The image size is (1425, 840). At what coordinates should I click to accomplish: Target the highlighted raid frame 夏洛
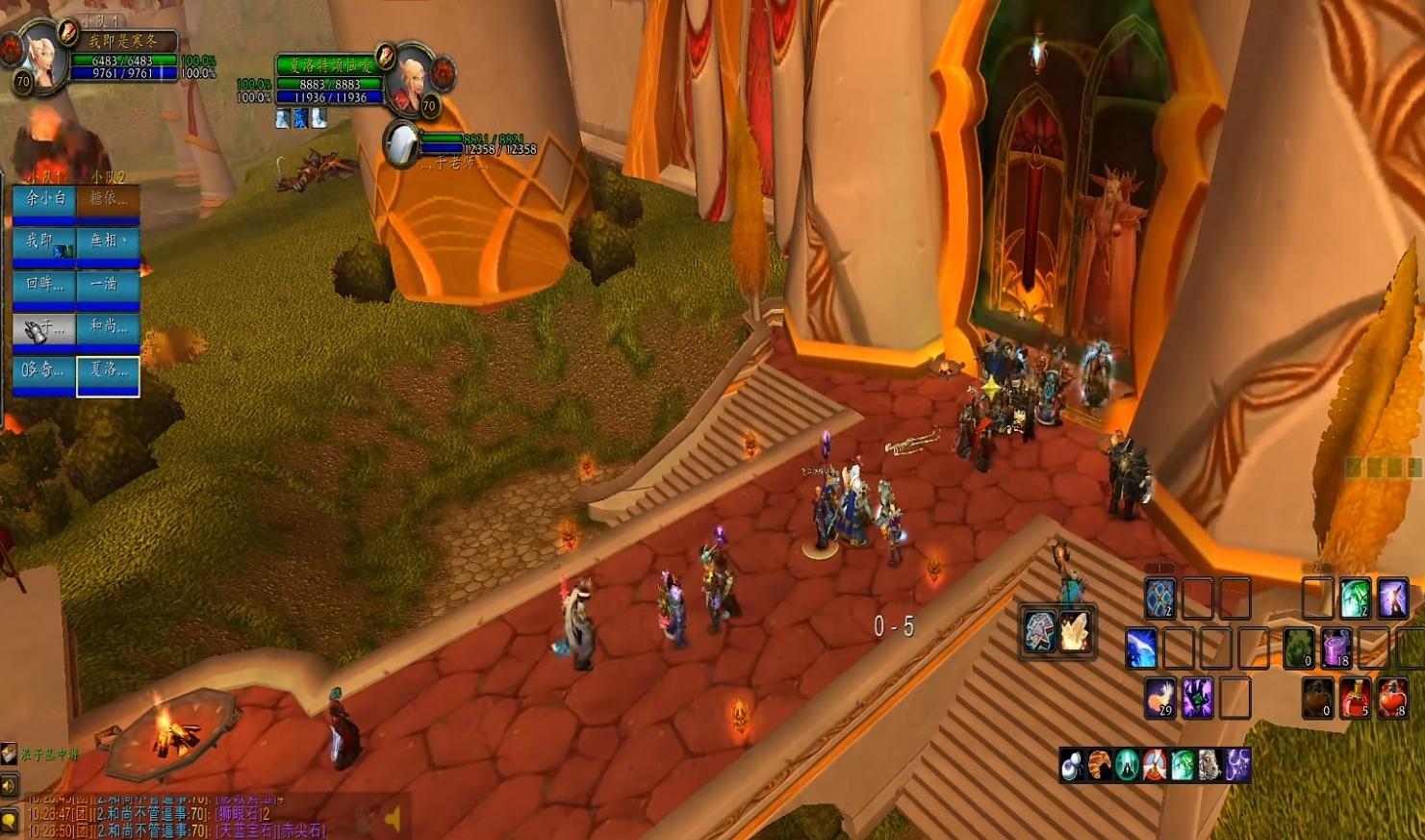108,375
